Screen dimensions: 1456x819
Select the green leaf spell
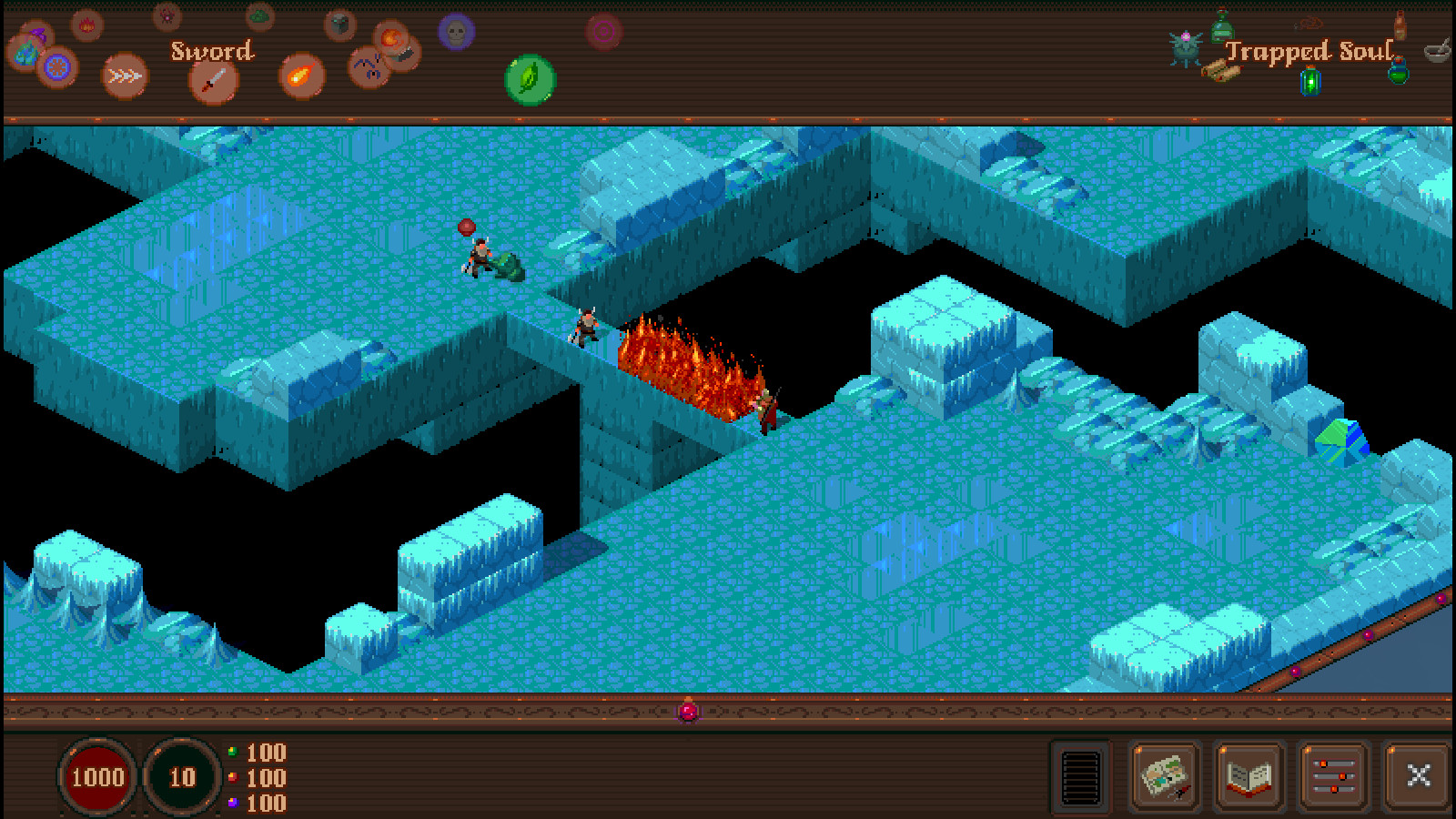point(529,80)
